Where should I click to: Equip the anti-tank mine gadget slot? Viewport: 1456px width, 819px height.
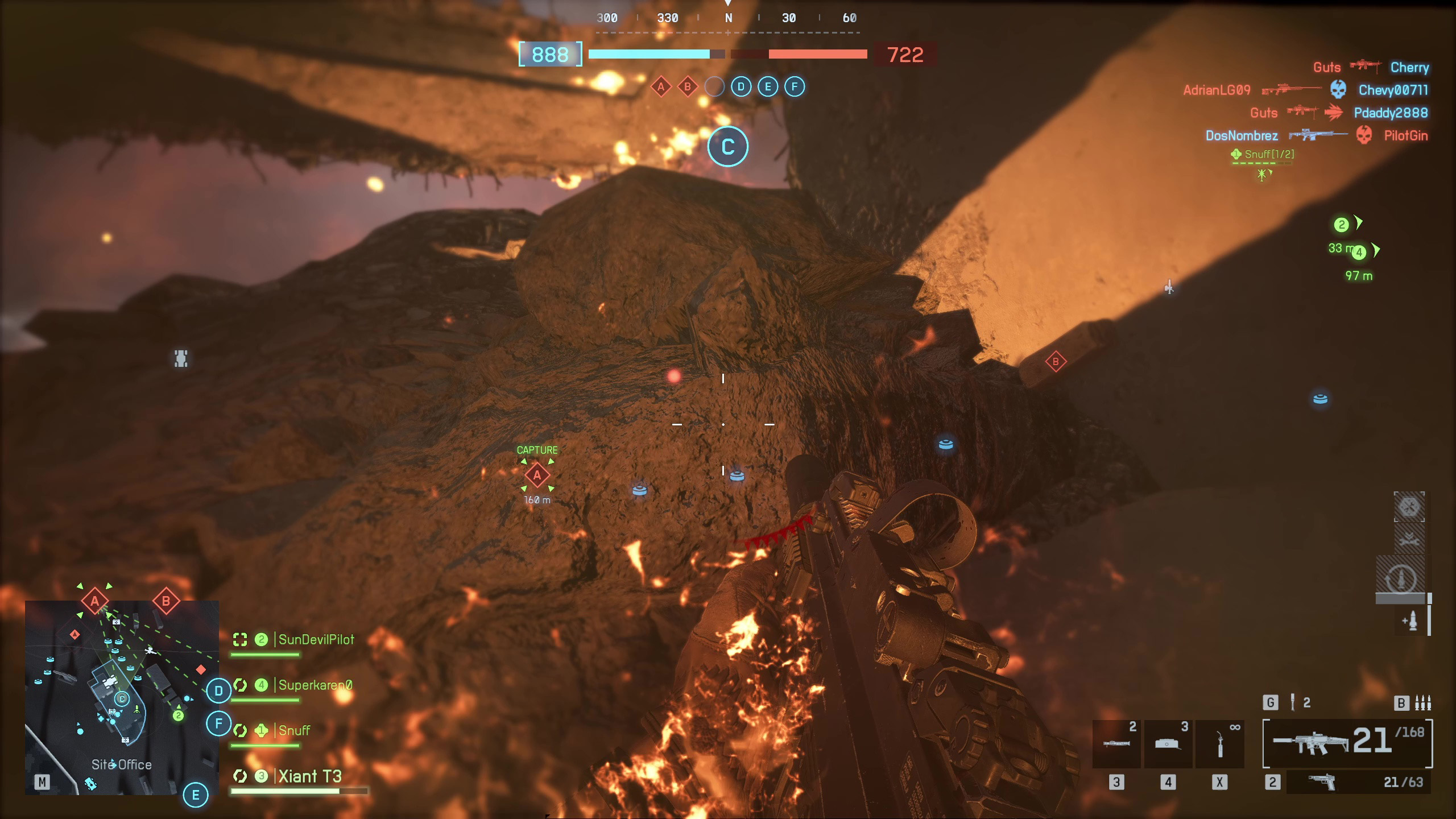pyautogui.click(x=1168, y=744)
